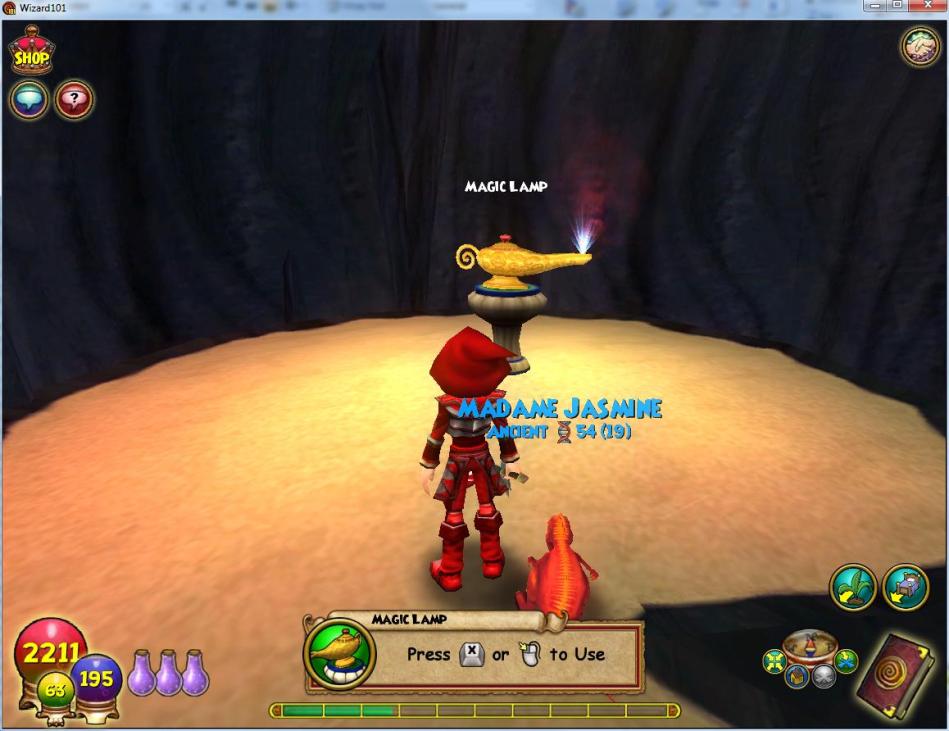The image size is (949, 731).
Task: Click the red question mark help icon
Action: coord(74,99)
